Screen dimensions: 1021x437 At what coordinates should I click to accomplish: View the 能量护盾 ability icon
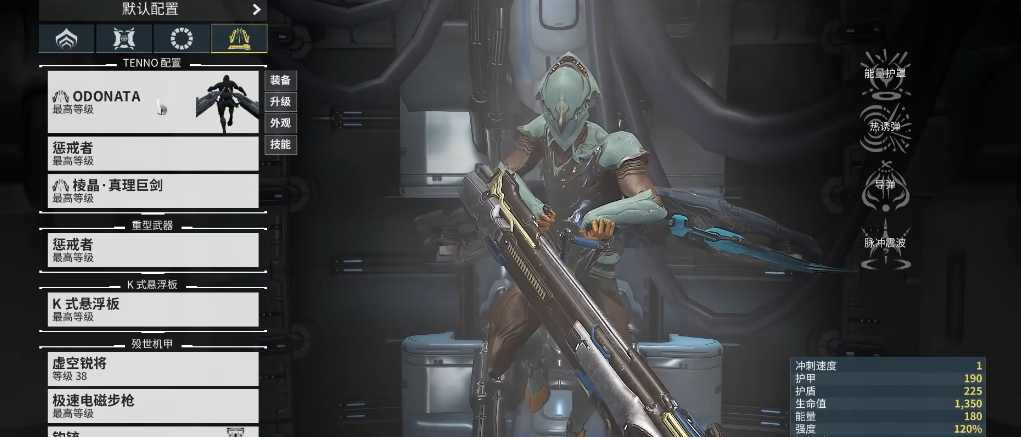[885, 72]
